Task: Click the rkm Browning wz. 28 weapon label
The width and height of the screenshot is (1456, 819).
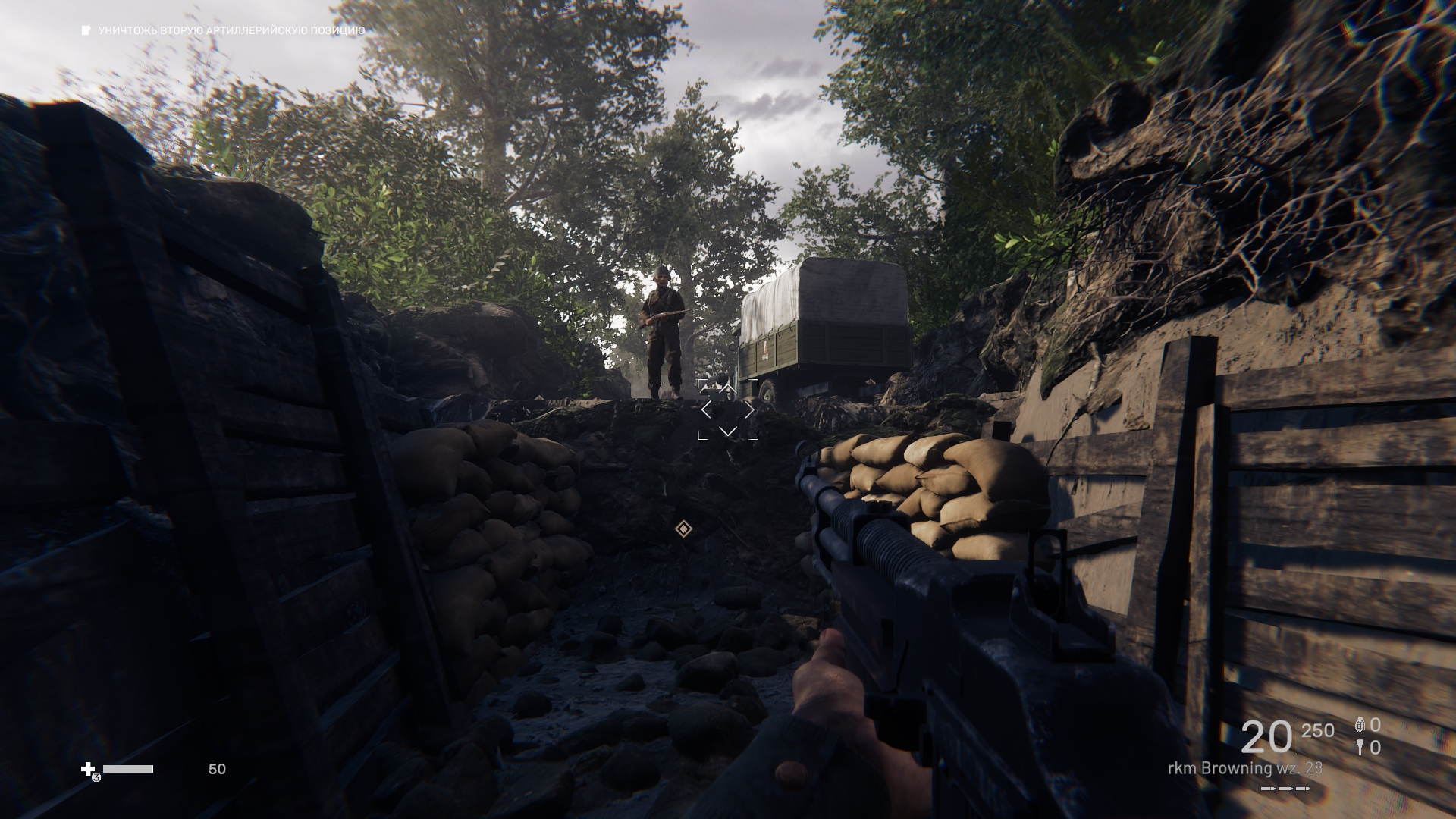Action: pos(1244,768)
